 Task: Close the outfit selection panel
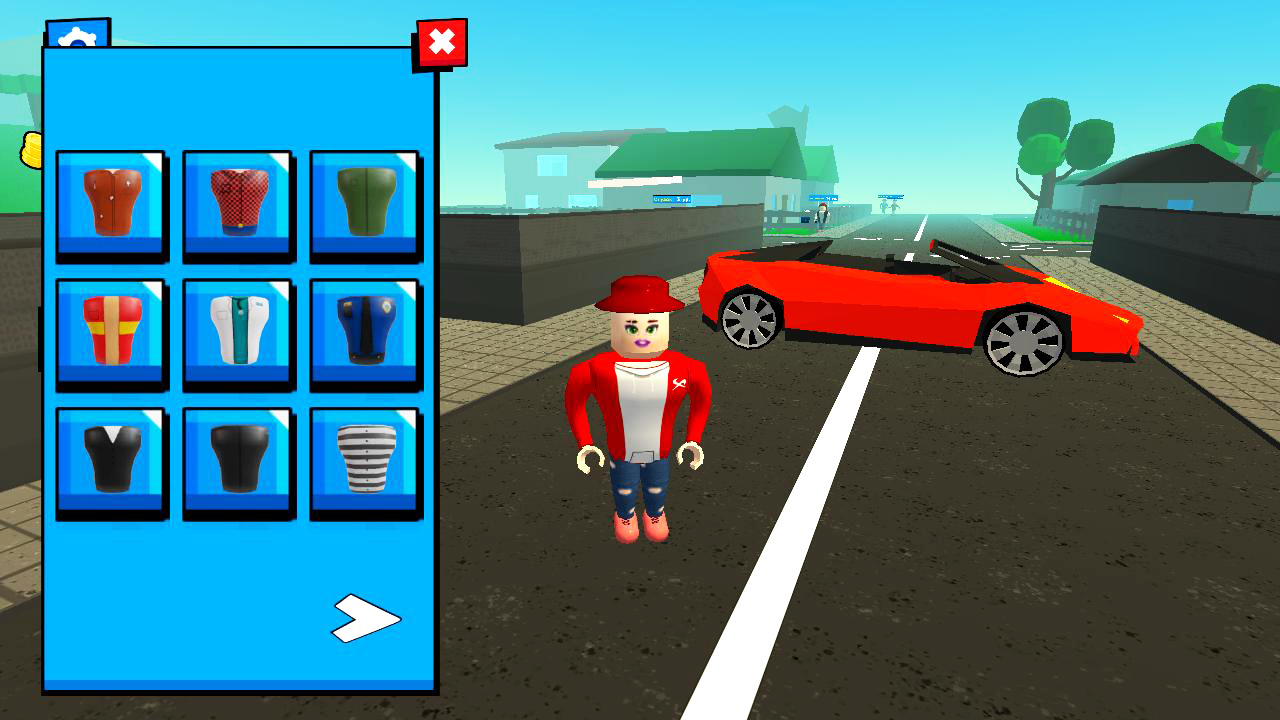click(x=440, y=42)
